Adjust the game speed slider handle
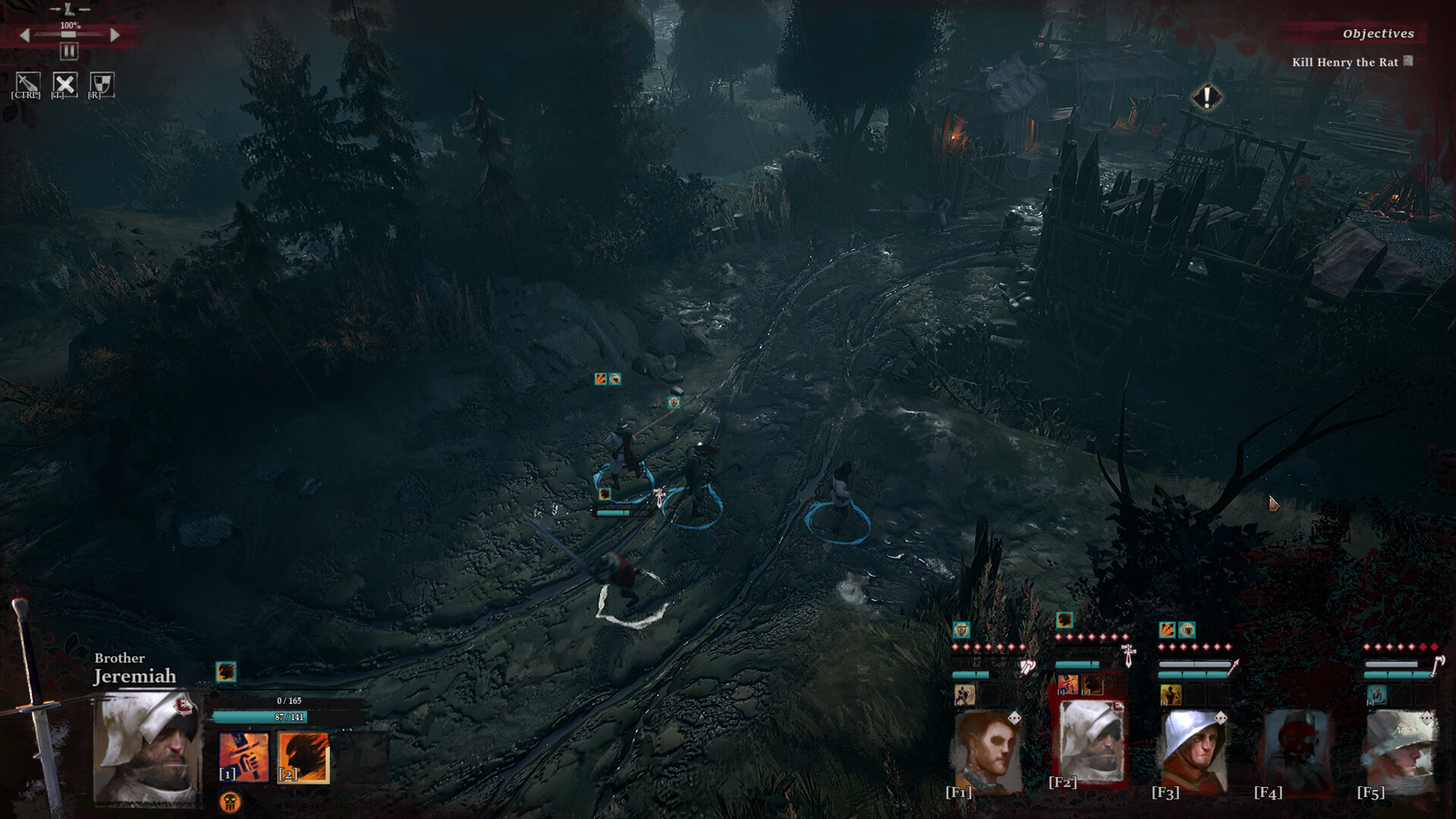1456x819 pixels. (x=69, y=34)
